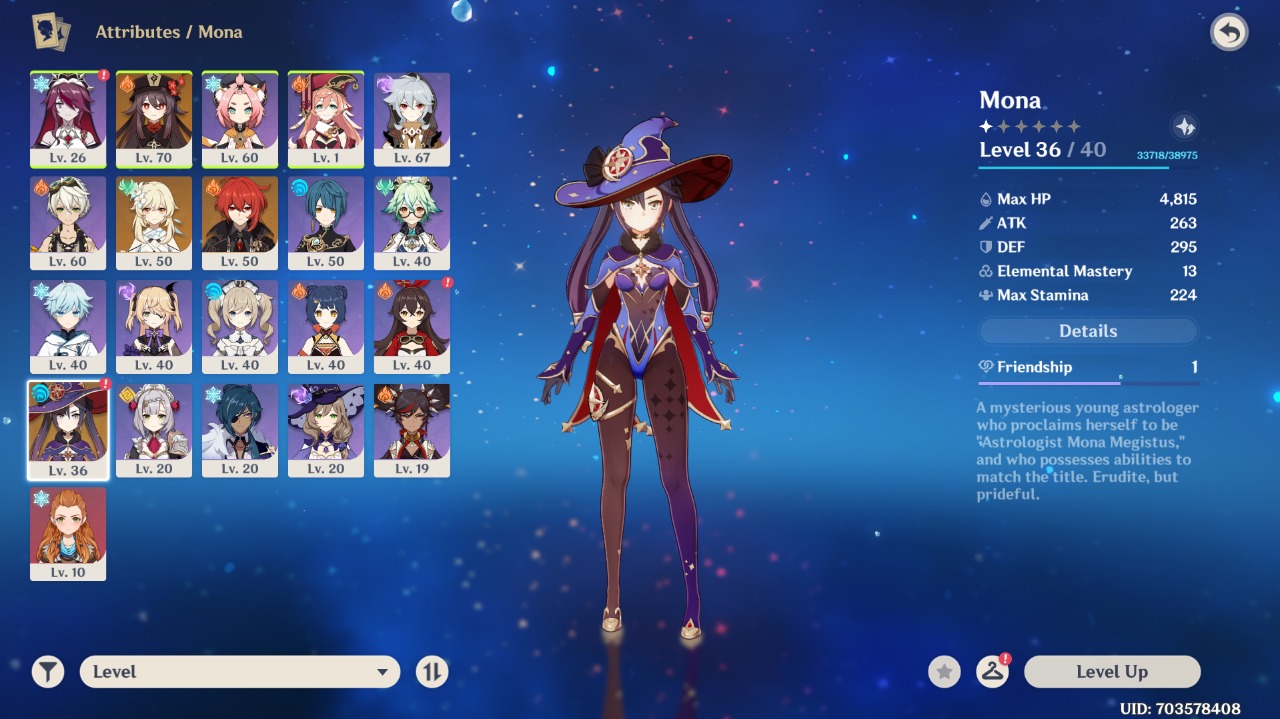The image size is (1280, 719).
Task: Choose Noelle's character portrait
Action: (154, 430)
